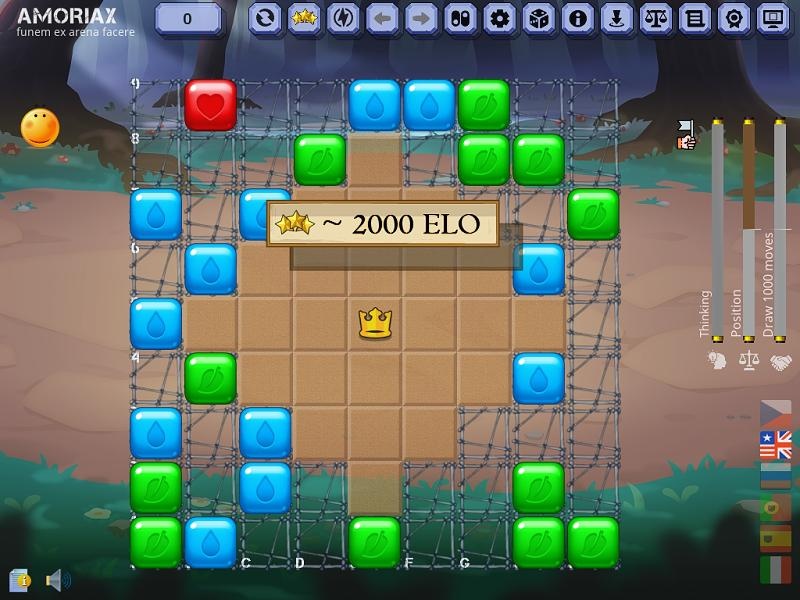
Task: Open the gear settings button
Action: pos(499,18)
